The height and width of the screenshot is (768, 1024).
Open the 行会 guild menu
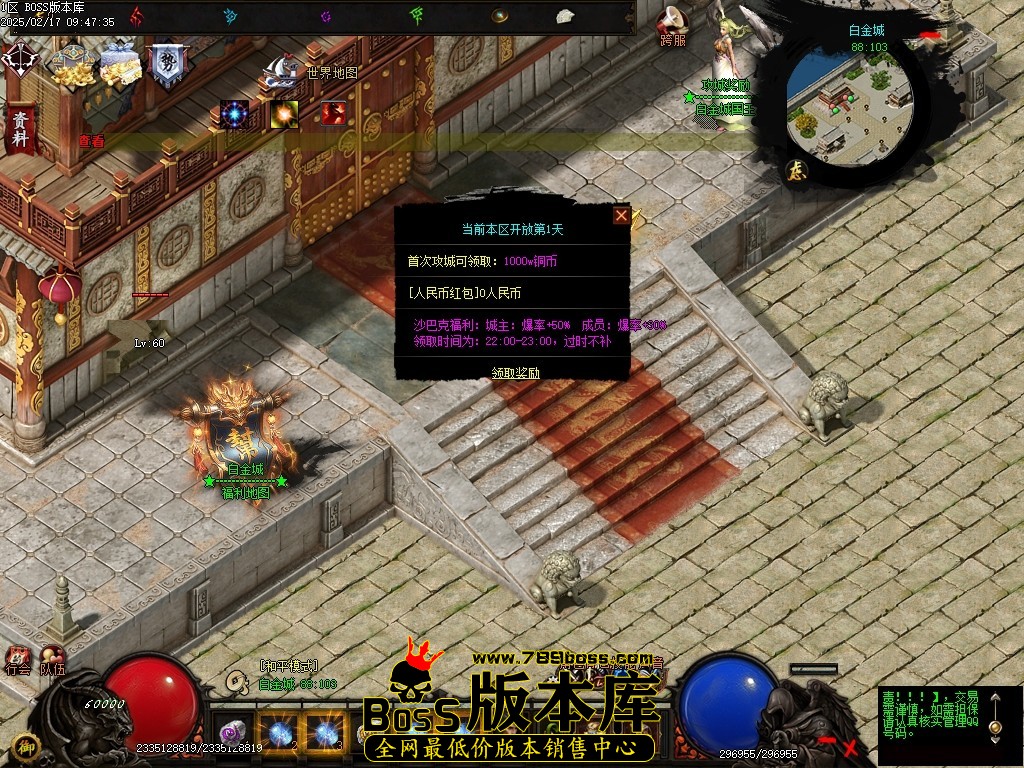point(18,661)
